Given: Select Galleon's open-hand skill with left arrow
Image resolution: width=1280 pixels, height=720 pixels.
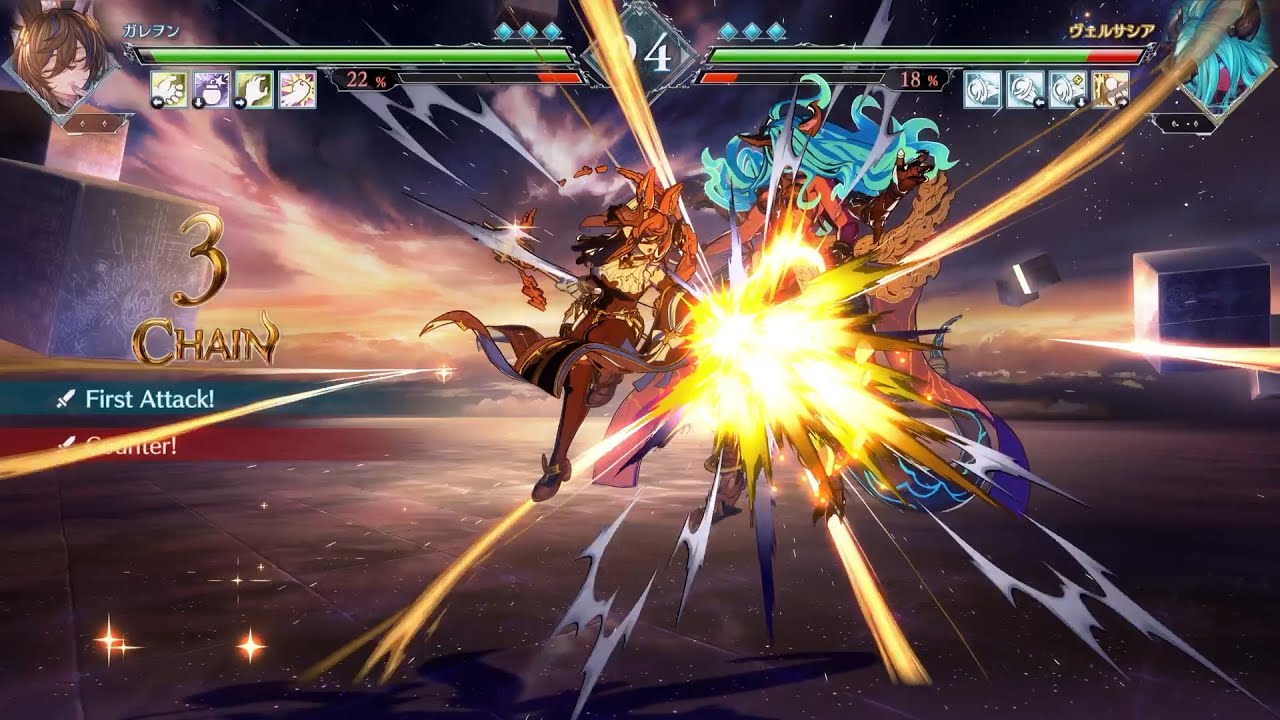Looking at the screenshot, I should coord(170,89).
